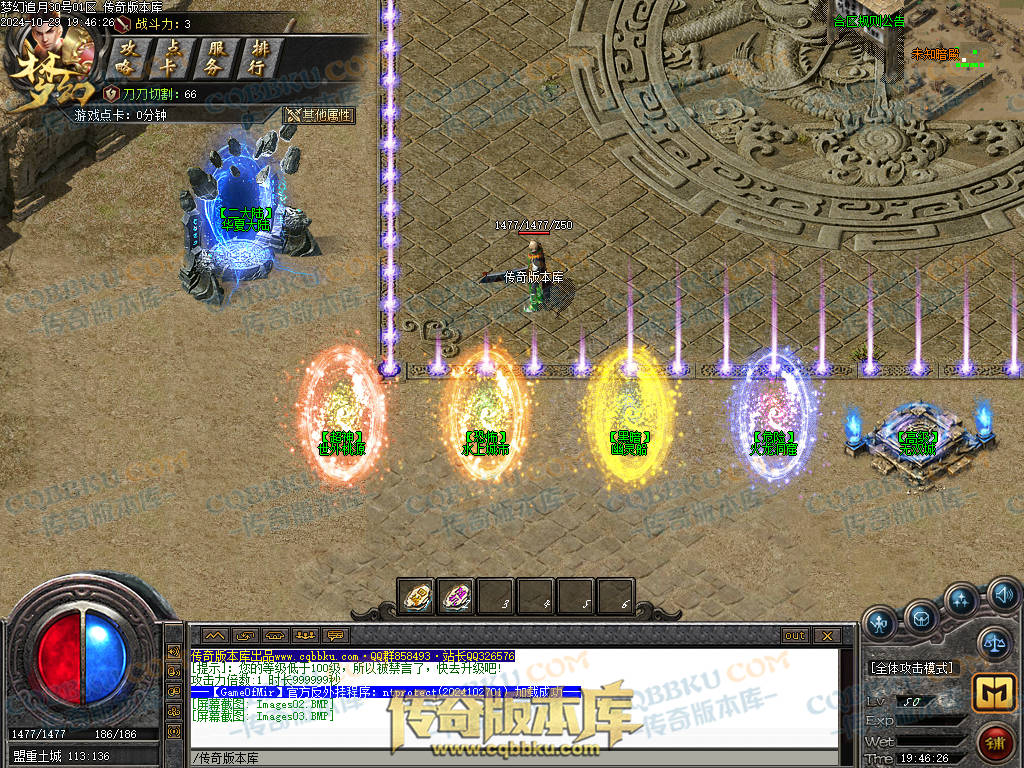1024x768 pixels.
Task: Focus the chat input field
Action: click(510, 758)
